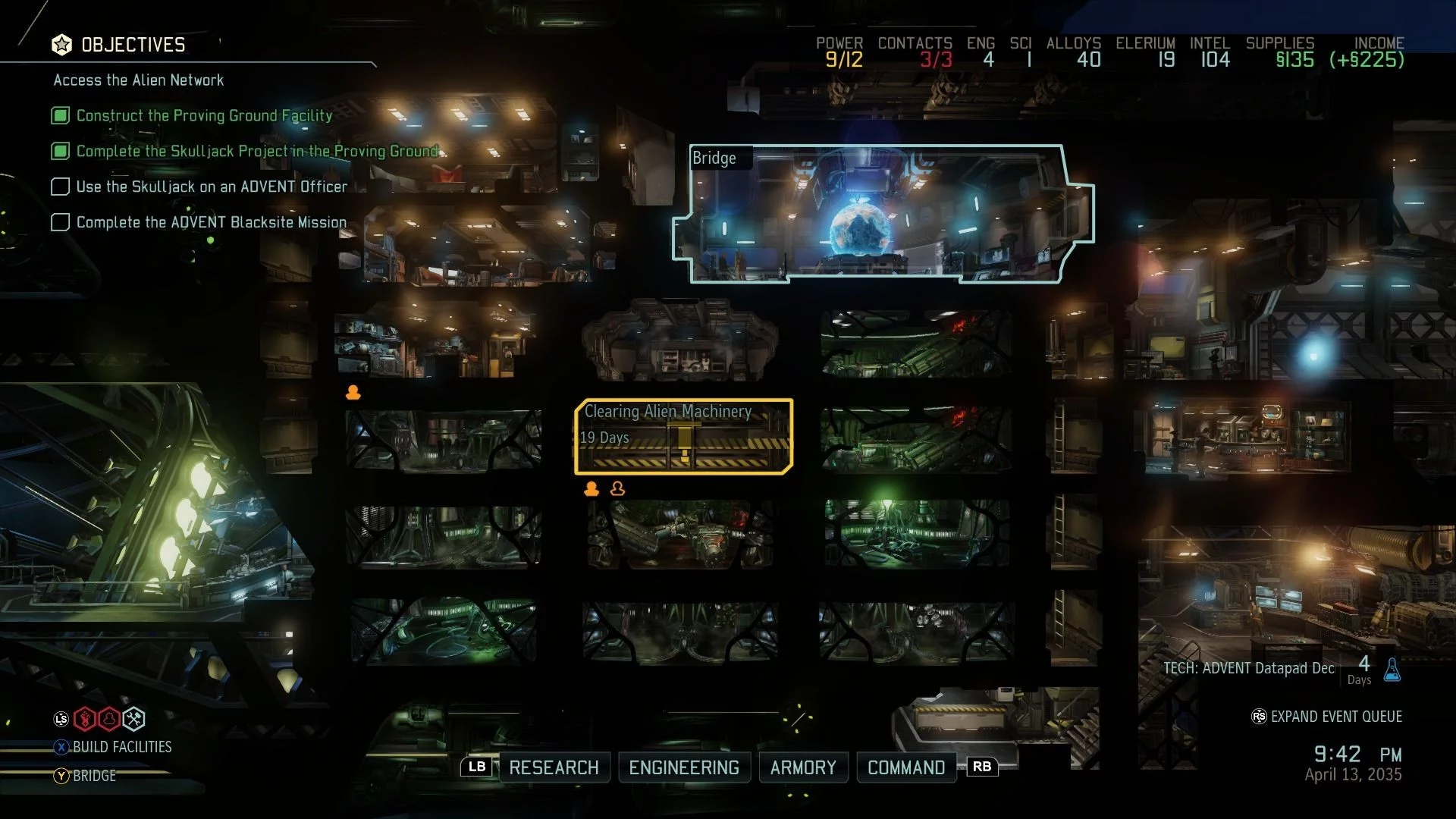Viewport: 1456px width, 819px height.
Task: Switch to the Engineering tab
Action: 684,767
